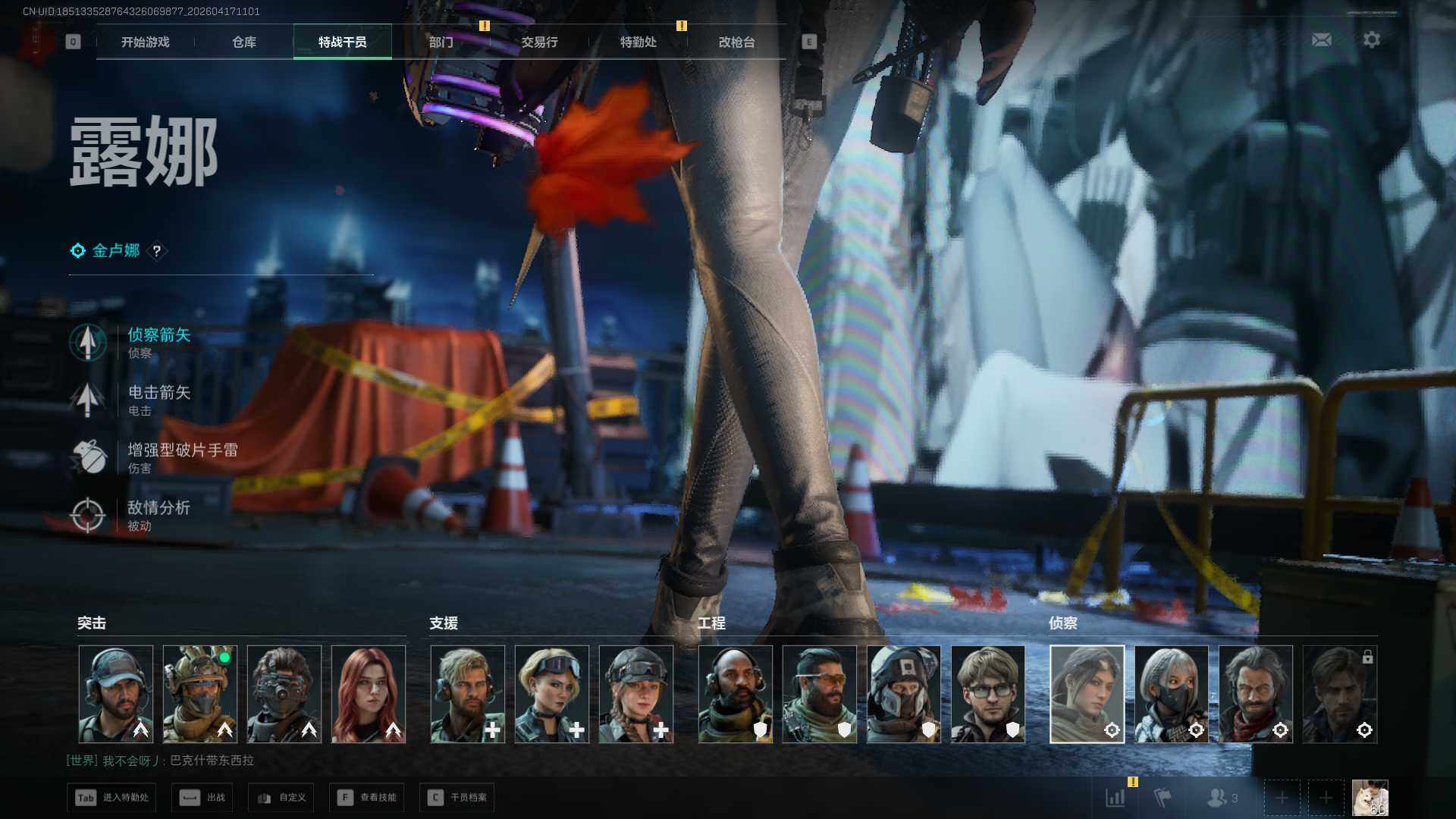Open the 干员档案 operator profile

(x=457, y=798)
